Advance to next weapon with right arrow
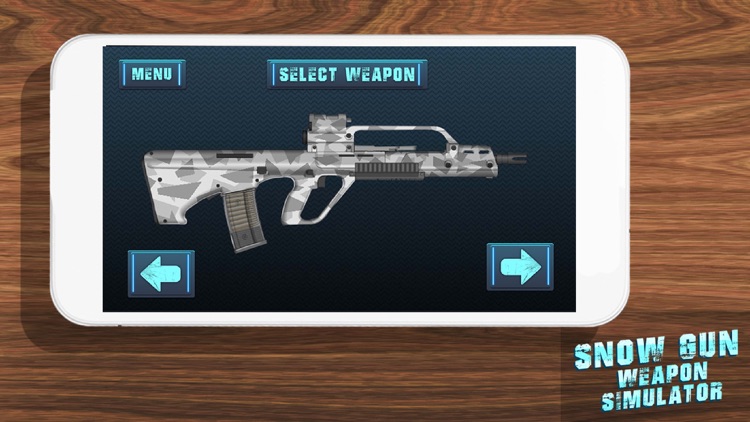The width and height of the screenshot is (750, 422). coord(520,267)
